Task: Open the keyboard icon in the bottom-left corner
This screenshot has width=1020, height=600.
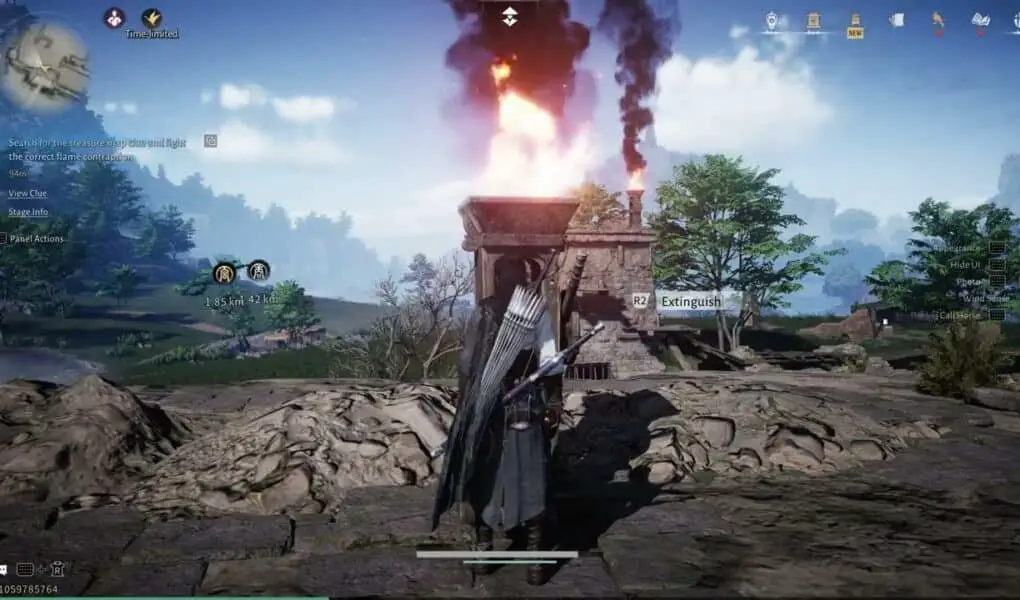Action: (25, 569)
